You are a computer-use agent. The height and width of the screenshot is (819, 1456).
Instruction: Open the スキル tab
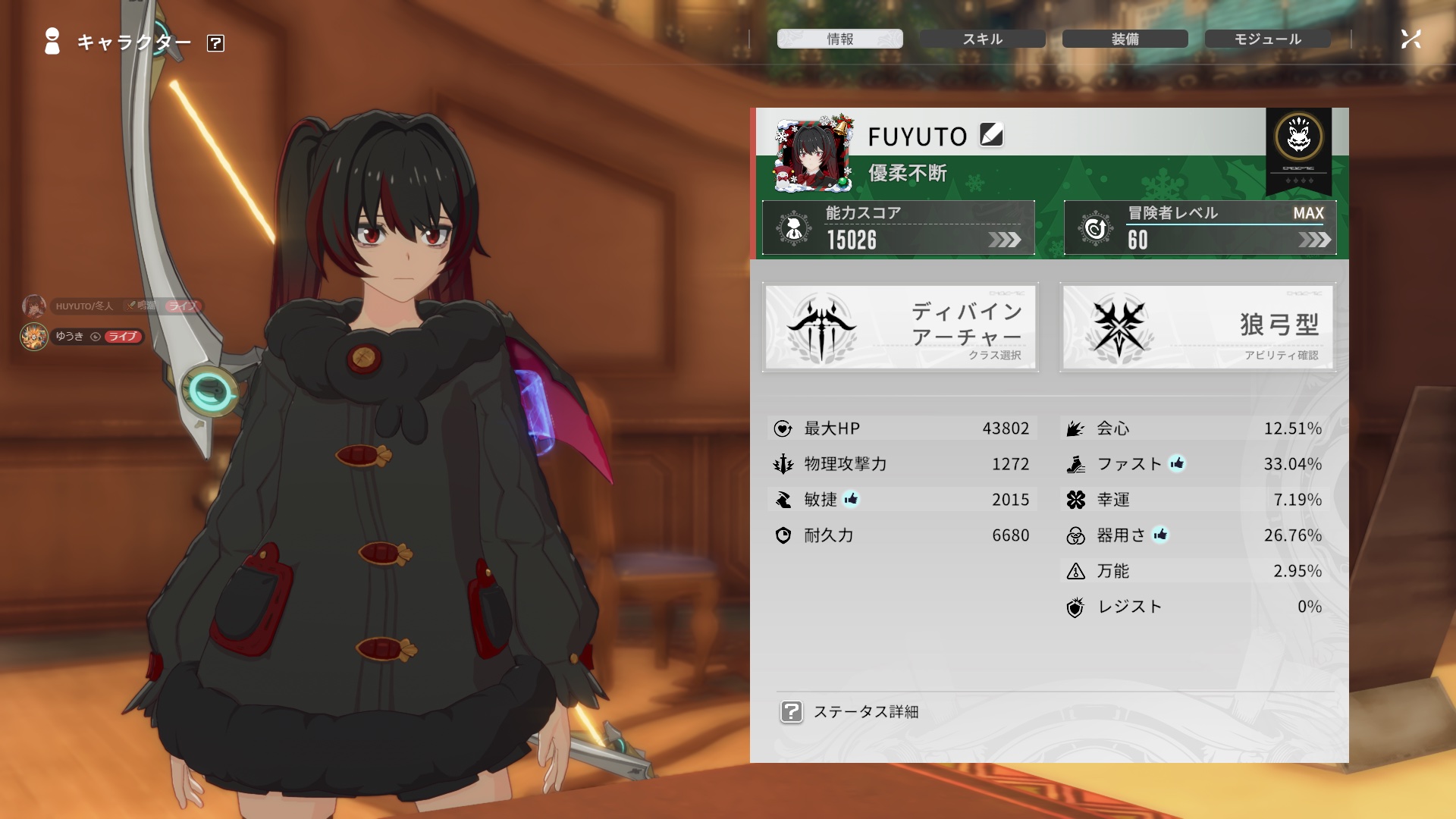(982, 39)
